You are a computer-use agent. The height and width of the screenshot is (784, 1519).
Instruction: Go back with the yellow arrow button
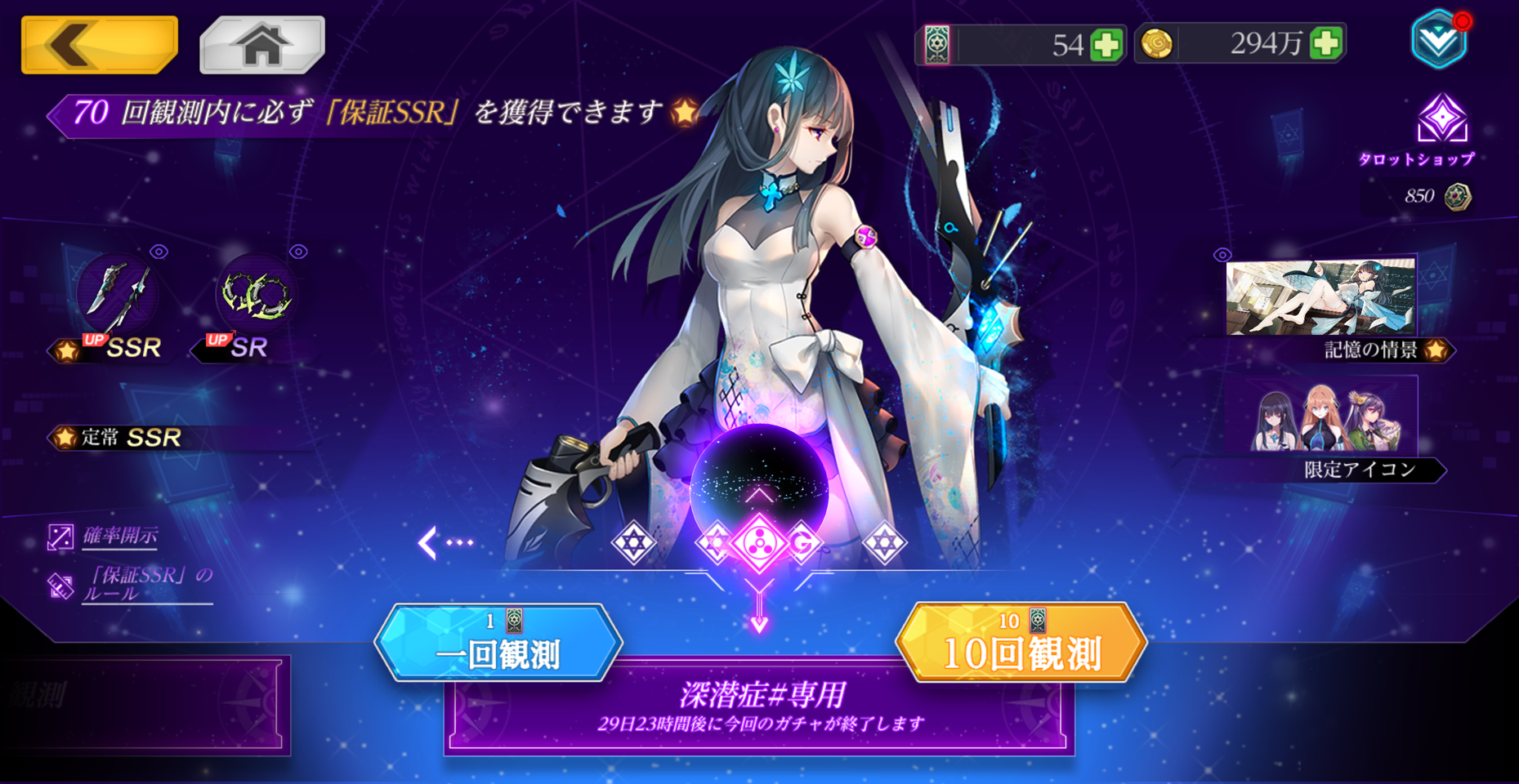coord(99,44)
